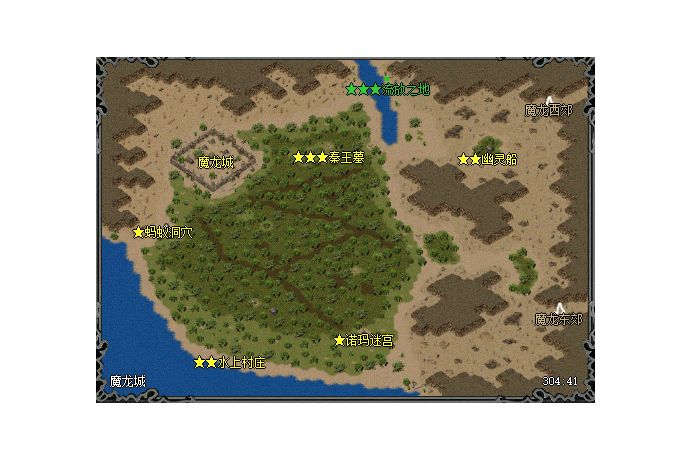Click the 魔龙东郊 map marker

click(558, 319)
